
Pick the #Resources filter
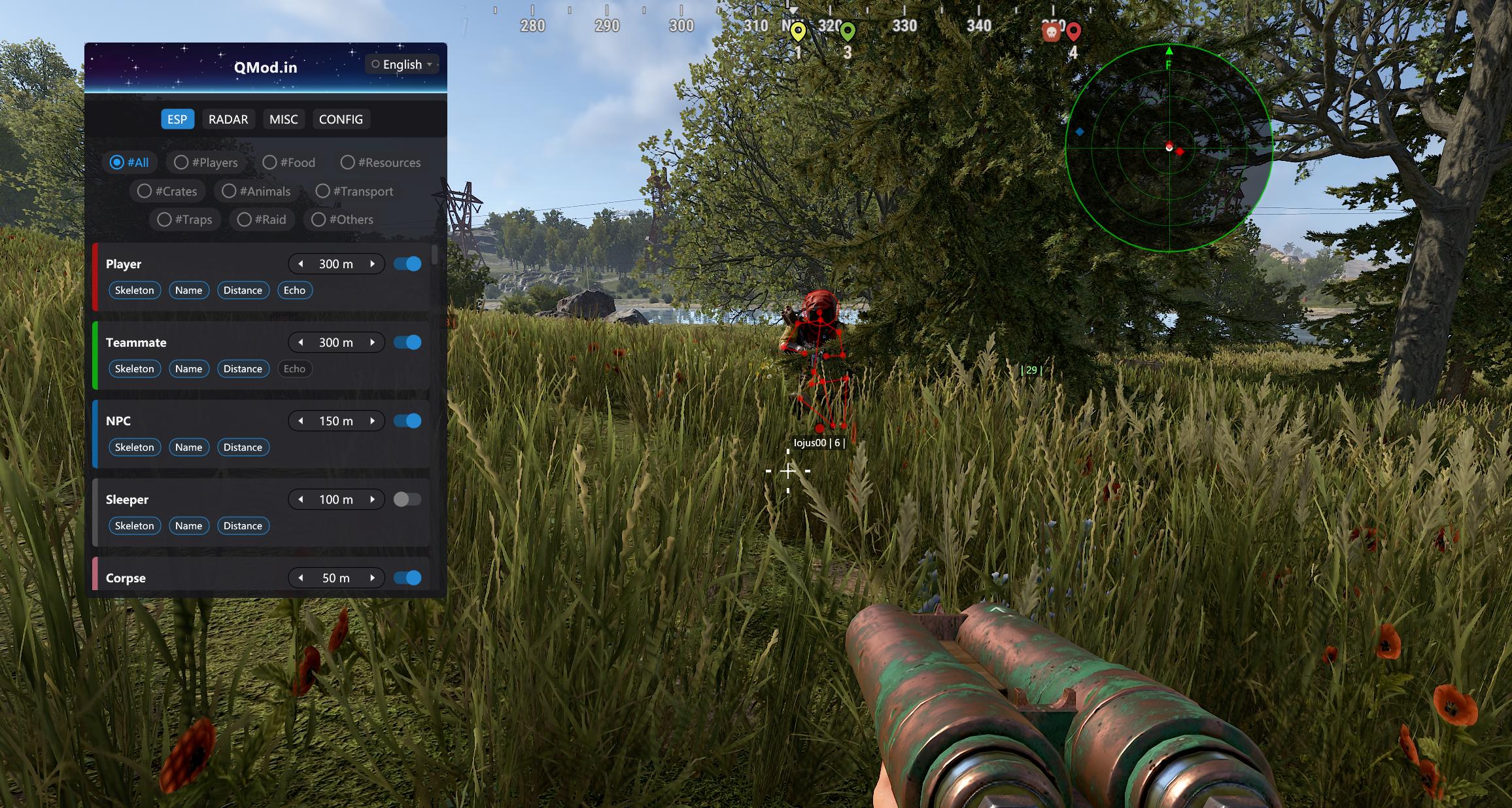click(x=380, y=162)
